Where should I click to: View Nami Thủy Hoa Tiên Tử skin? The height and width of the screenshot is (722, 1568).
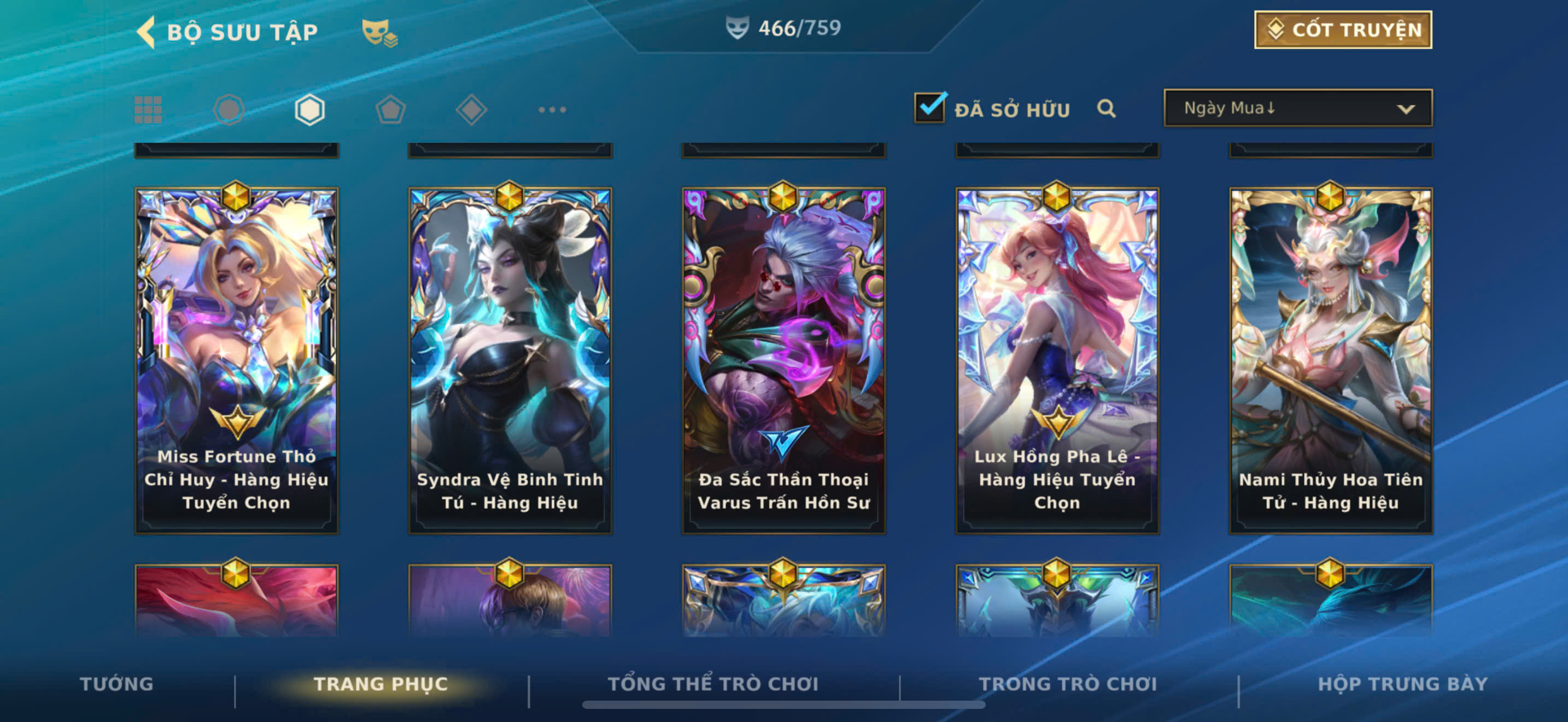(x=1331, y=359)
